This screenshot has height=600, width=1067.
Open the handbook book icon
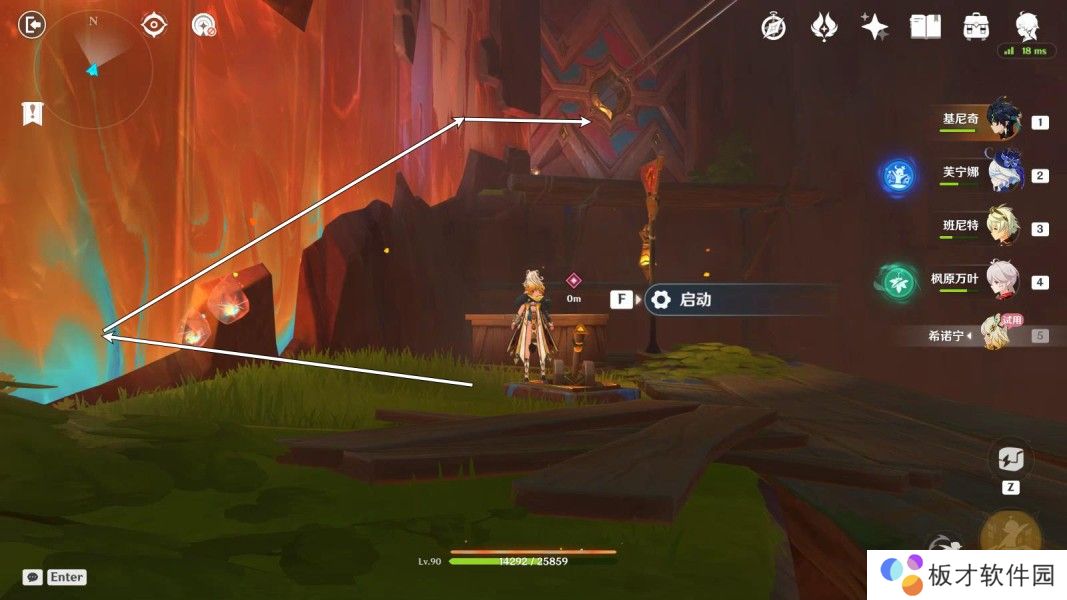(925, 27)
